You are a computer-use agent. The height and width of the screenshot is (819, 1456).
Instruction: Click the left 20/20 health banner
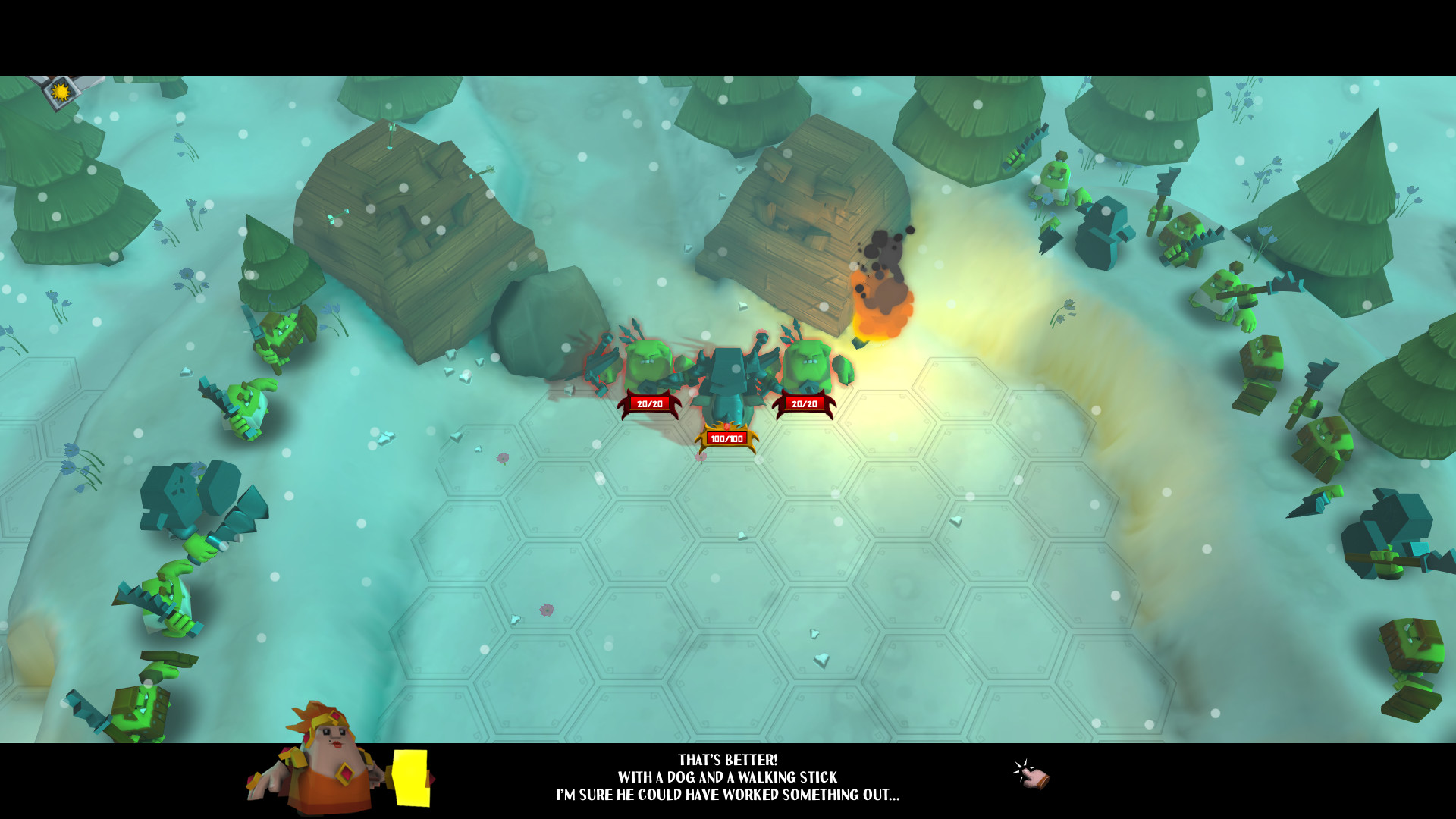point(651,403)
